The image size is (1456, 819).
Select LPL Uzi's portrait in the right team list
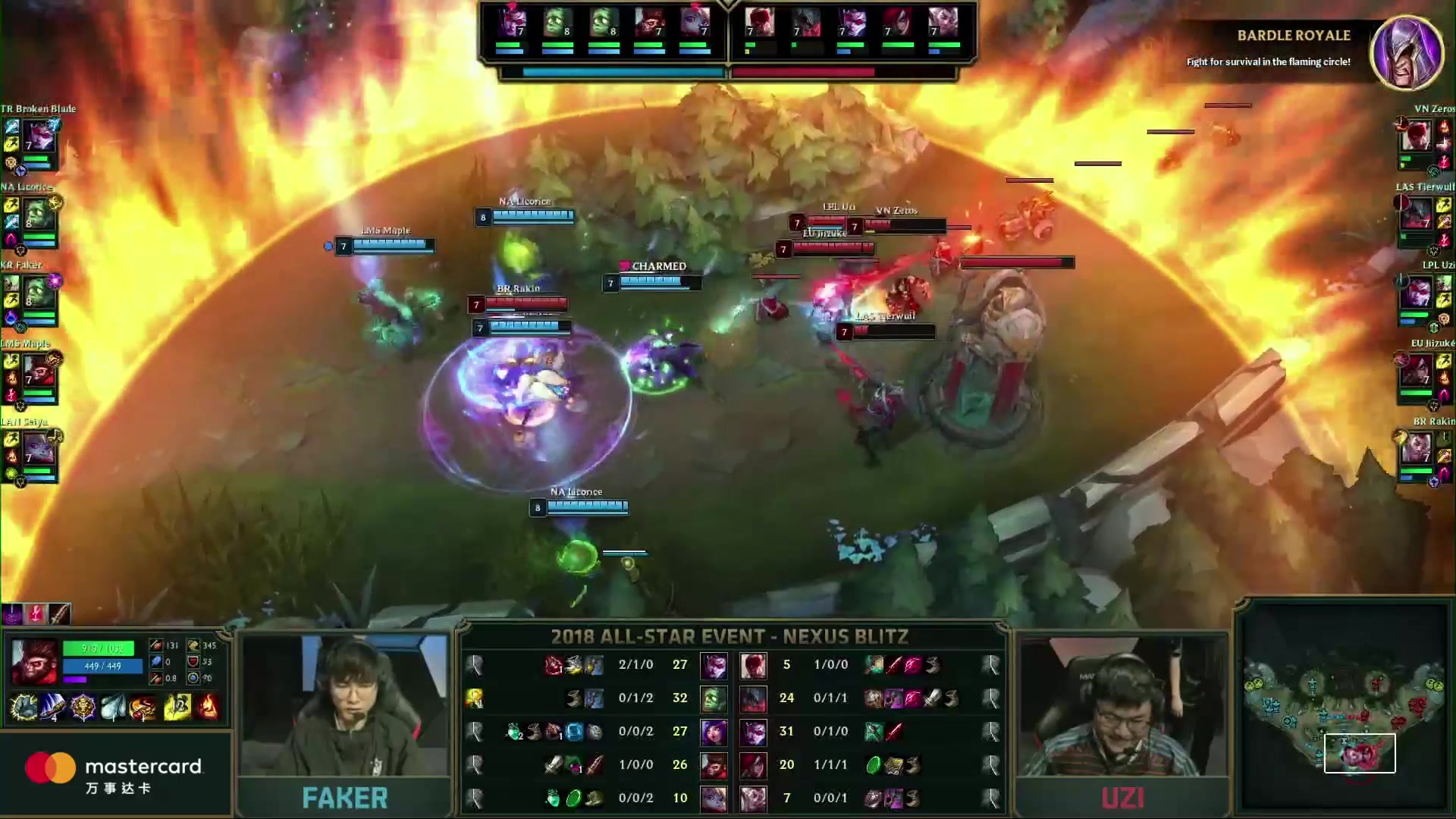(x=1417, y=293)
